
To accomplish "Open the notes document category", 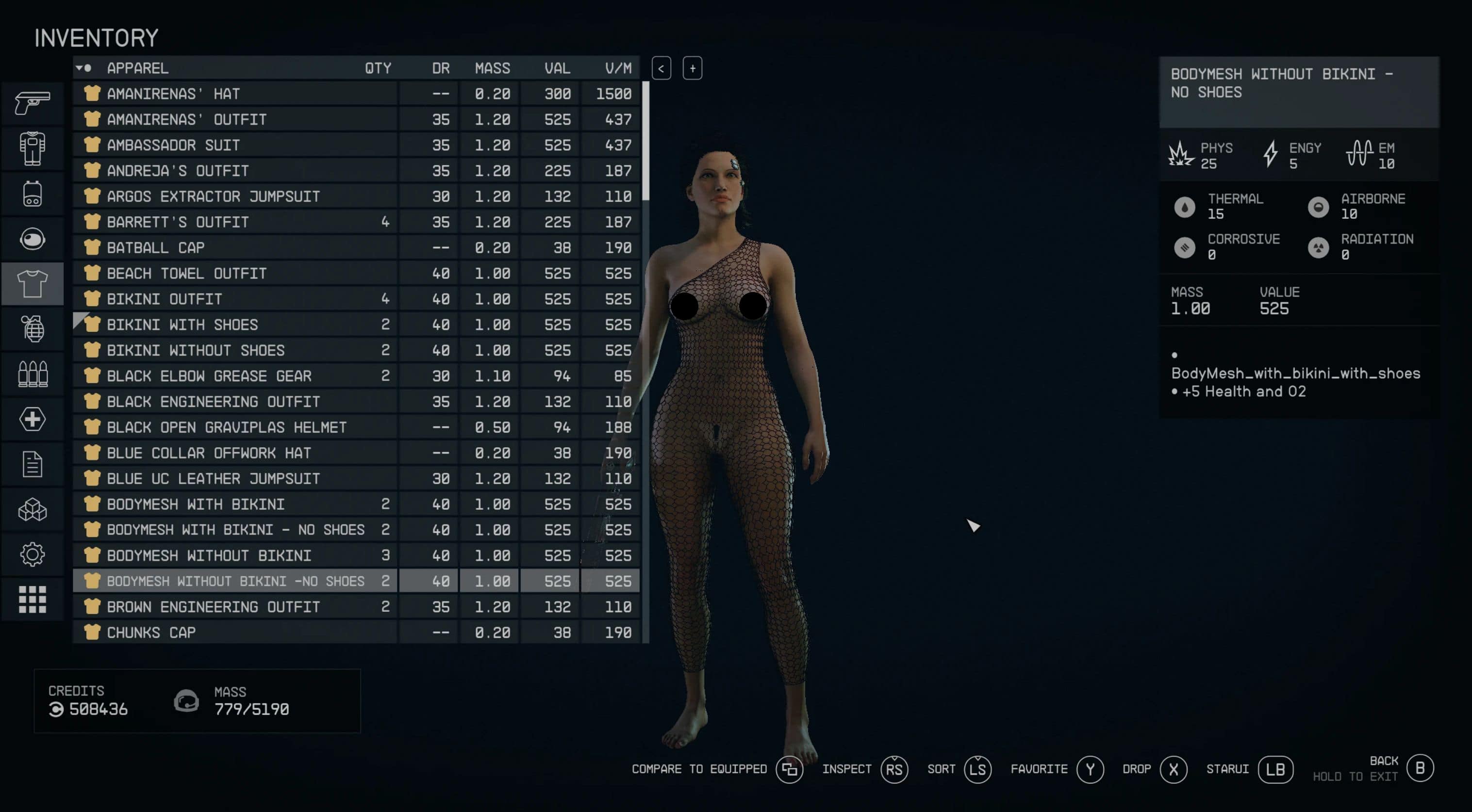I will pyautogui.click(x=33, y=464).
